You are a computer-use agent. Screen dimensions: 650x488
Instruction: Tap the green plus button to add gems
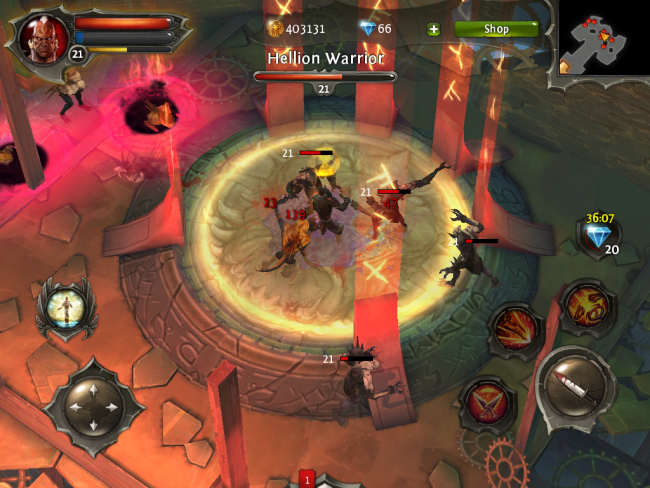[433, 29]
